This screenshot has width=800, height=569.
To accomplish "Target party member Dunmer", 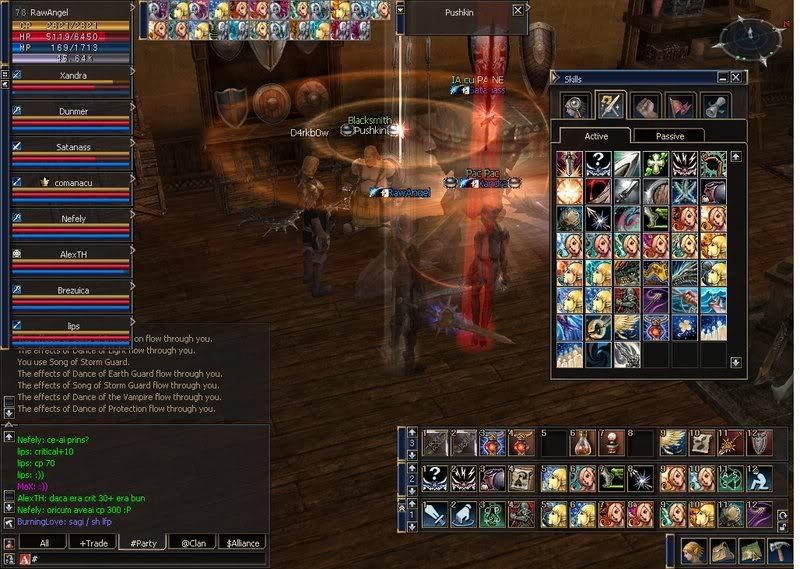I will click(72, 111).
